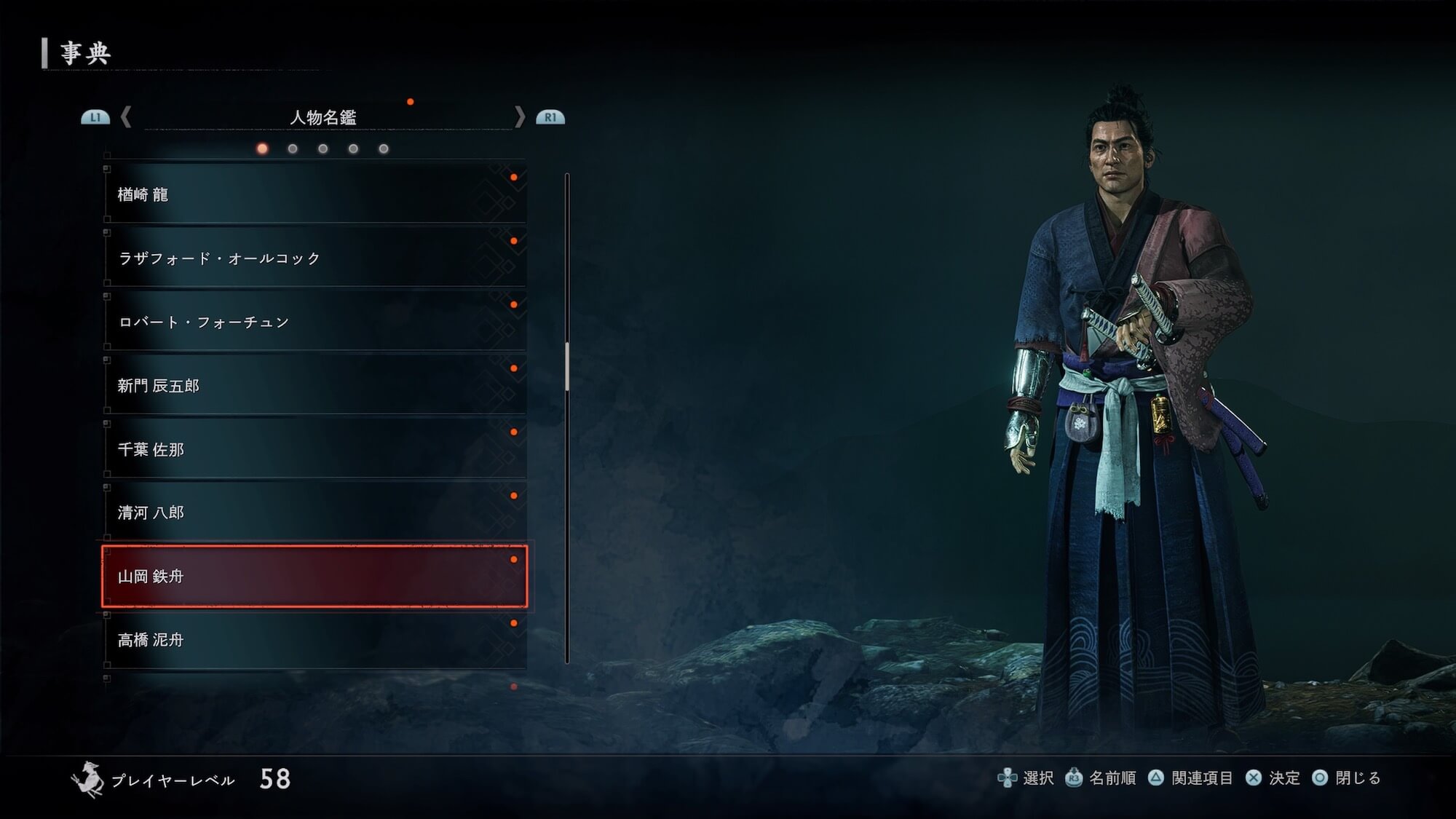The height and width of the screenshot is (819, 1456).
Task: Switch to the second category page dot
Action: tap(293, 149)
